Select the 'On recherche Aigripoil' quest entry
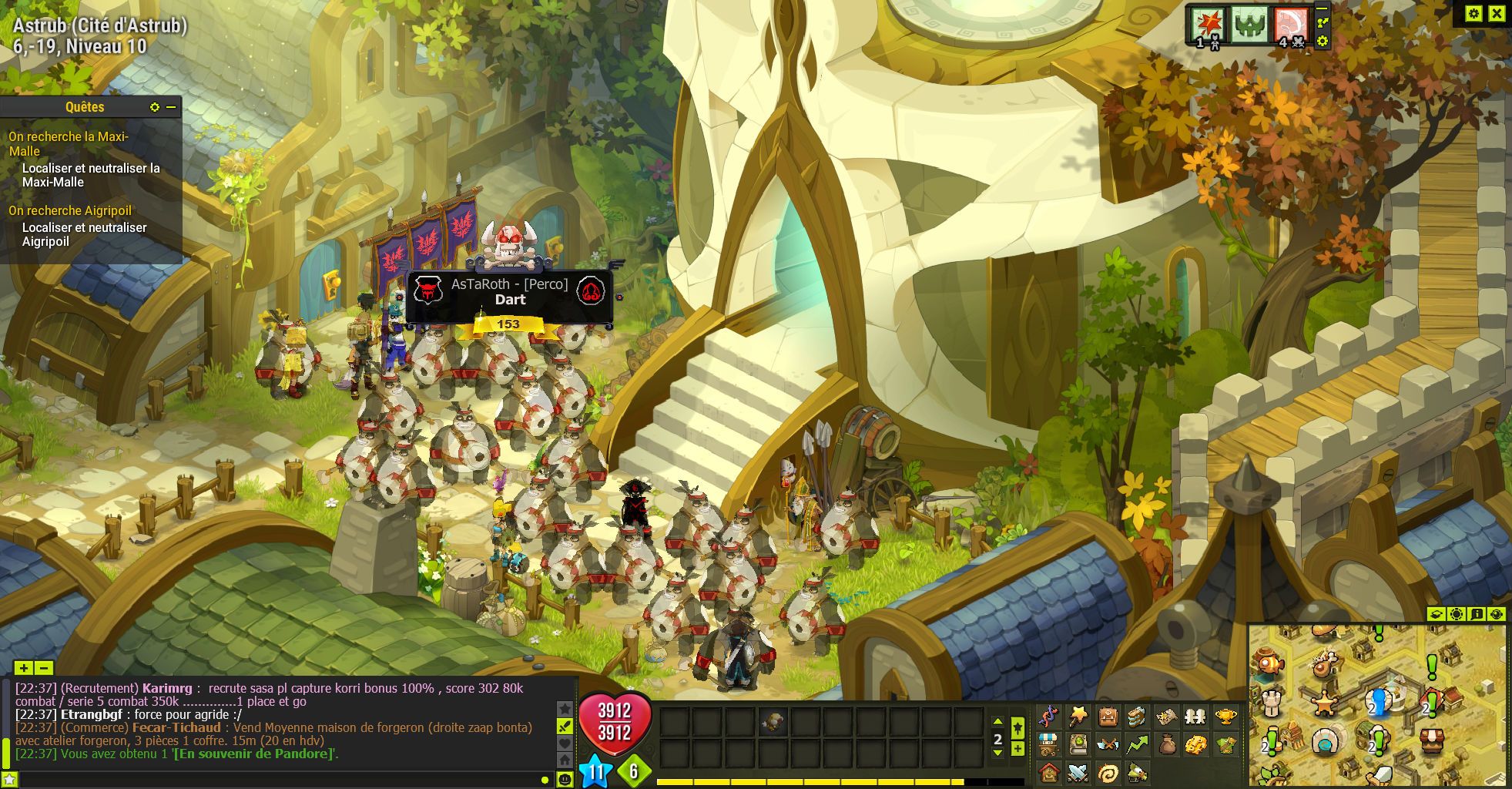 (x=70, y=210)
